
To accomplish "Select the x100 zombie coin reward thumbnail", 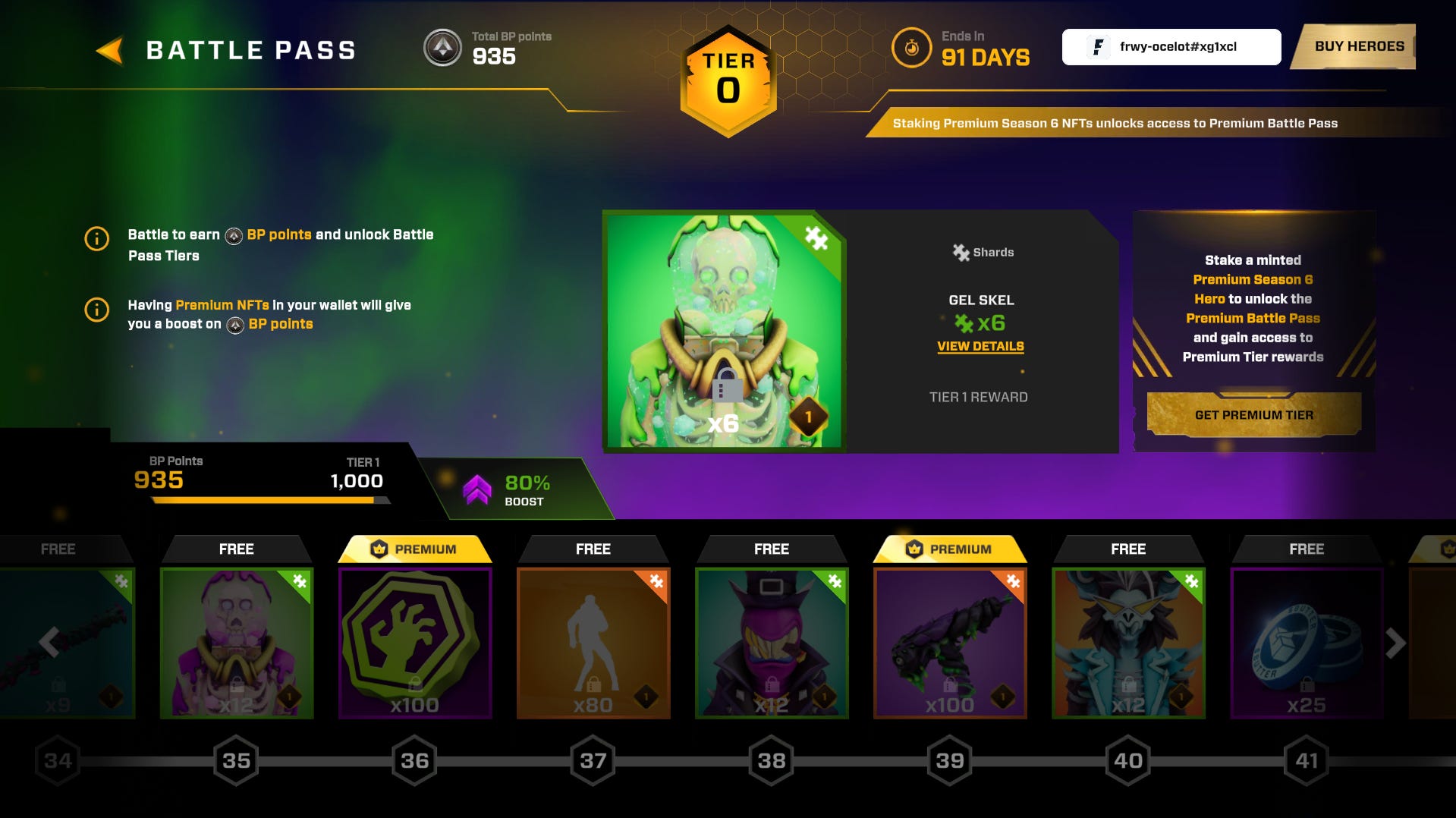I will [x=414, y=643].
